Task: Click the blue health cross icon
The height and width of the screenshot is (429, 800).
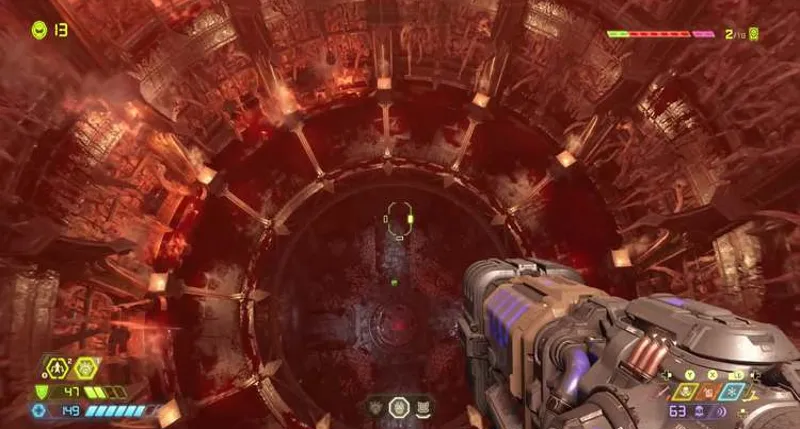Action: coord(39,410)
